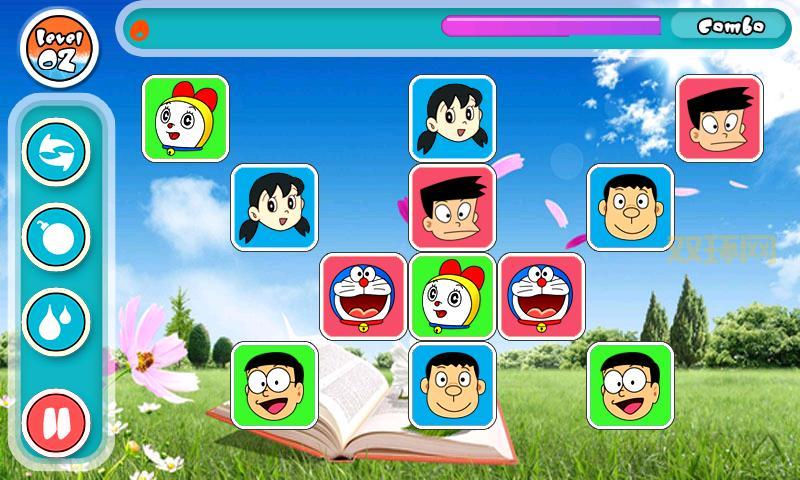
Task: Activate the bomb power-up
Action: pos(56,237)
